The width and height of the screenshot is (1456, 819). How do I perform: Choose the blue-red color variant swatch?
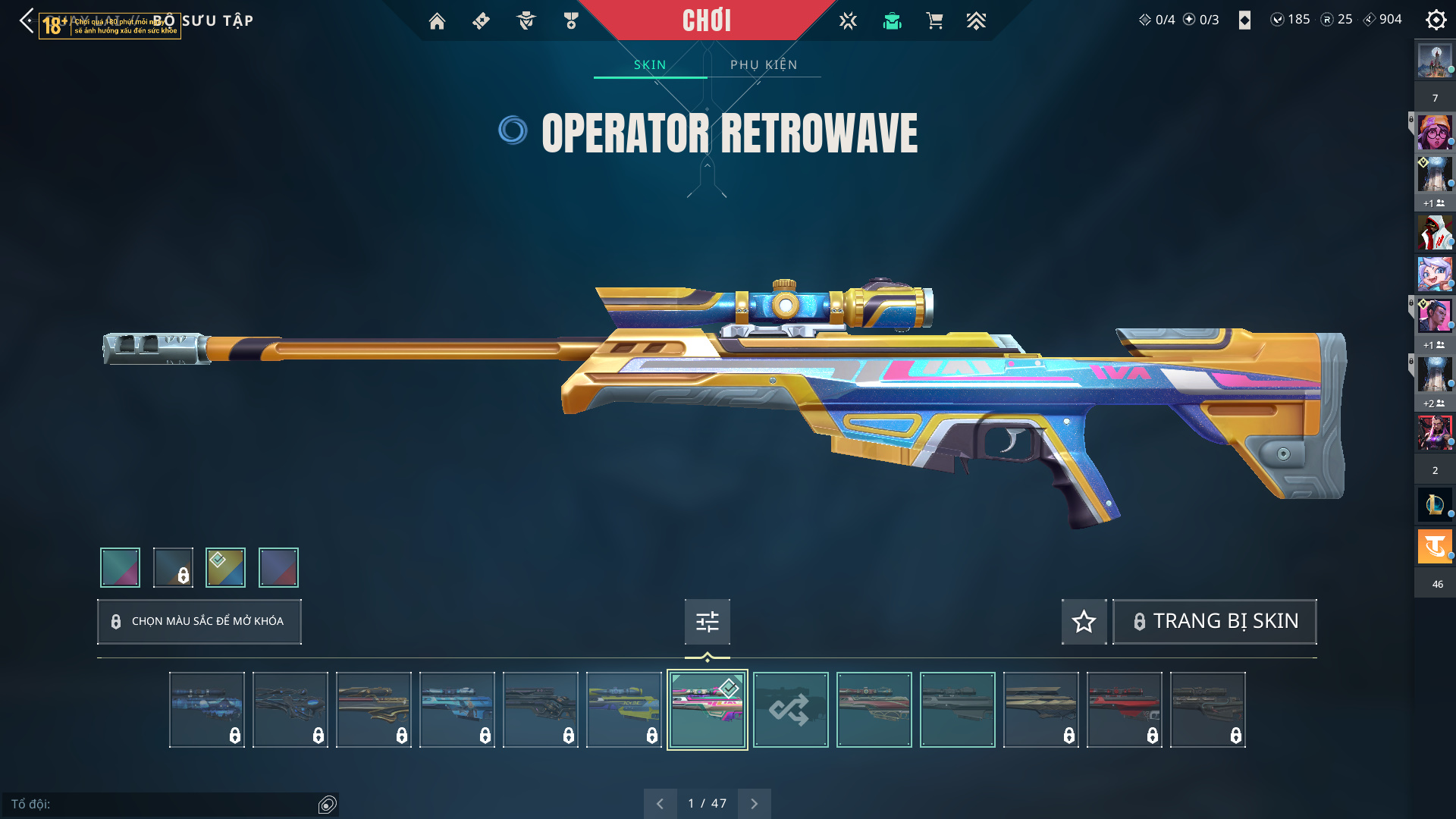278,567
